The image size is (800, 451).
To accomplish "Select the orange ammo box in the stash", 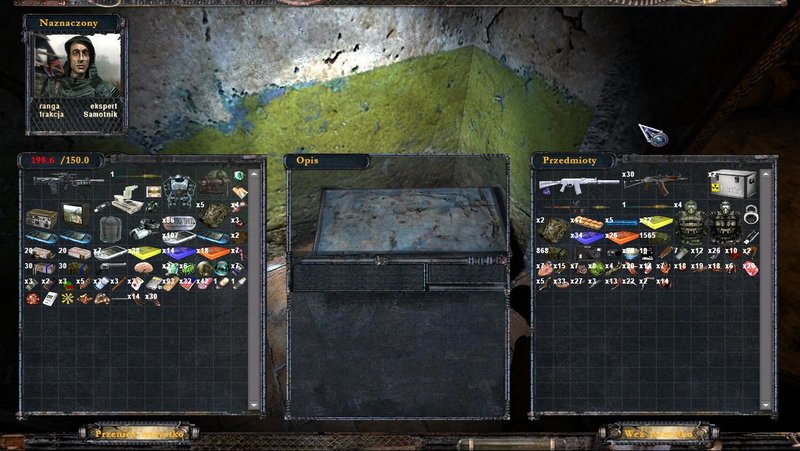I will pos(624,238).
